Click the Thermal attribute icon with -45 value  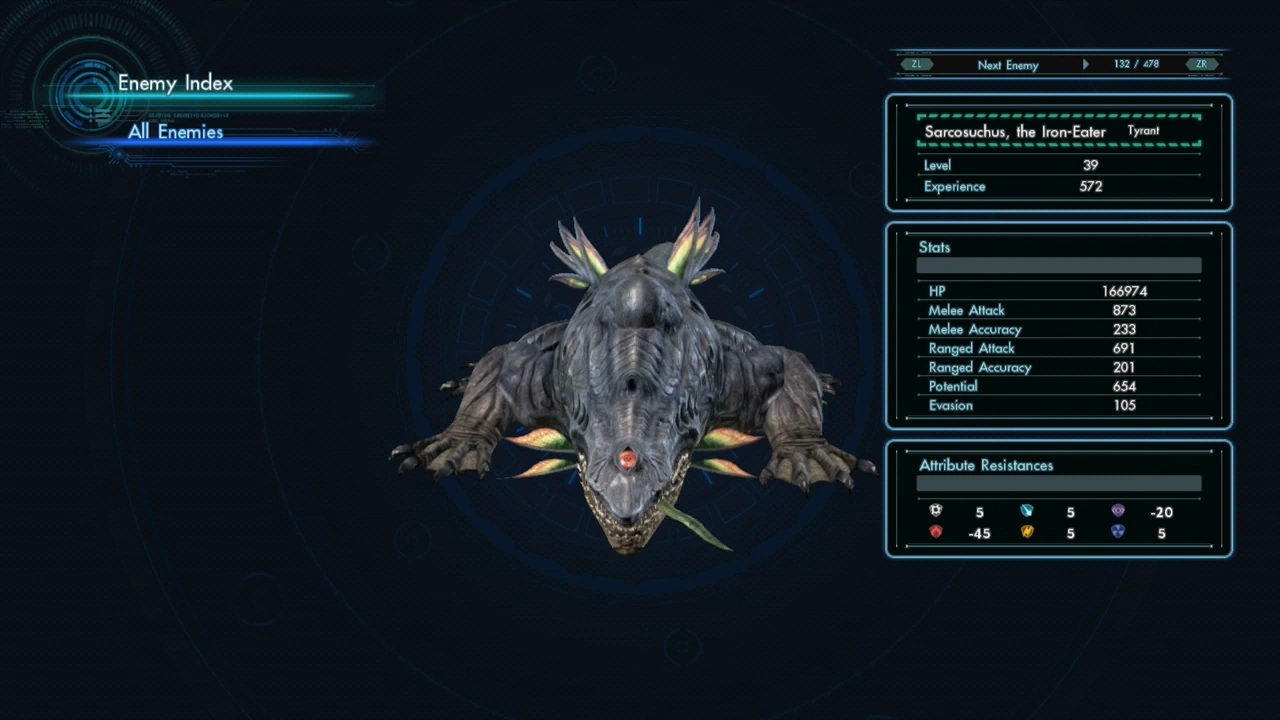point(935,532)
